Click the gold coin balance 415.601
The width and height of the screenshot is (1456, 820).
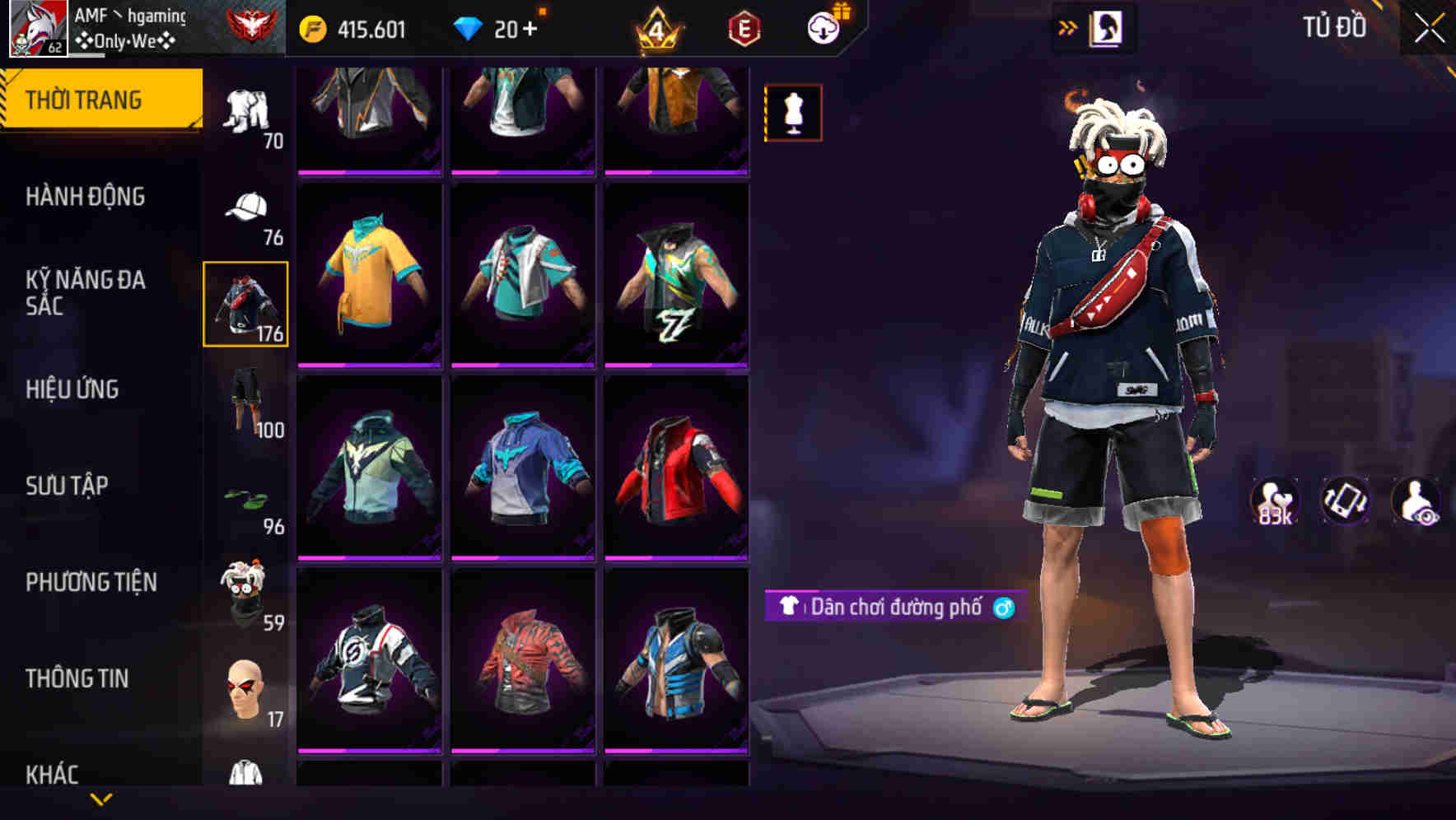click(354, 27)
